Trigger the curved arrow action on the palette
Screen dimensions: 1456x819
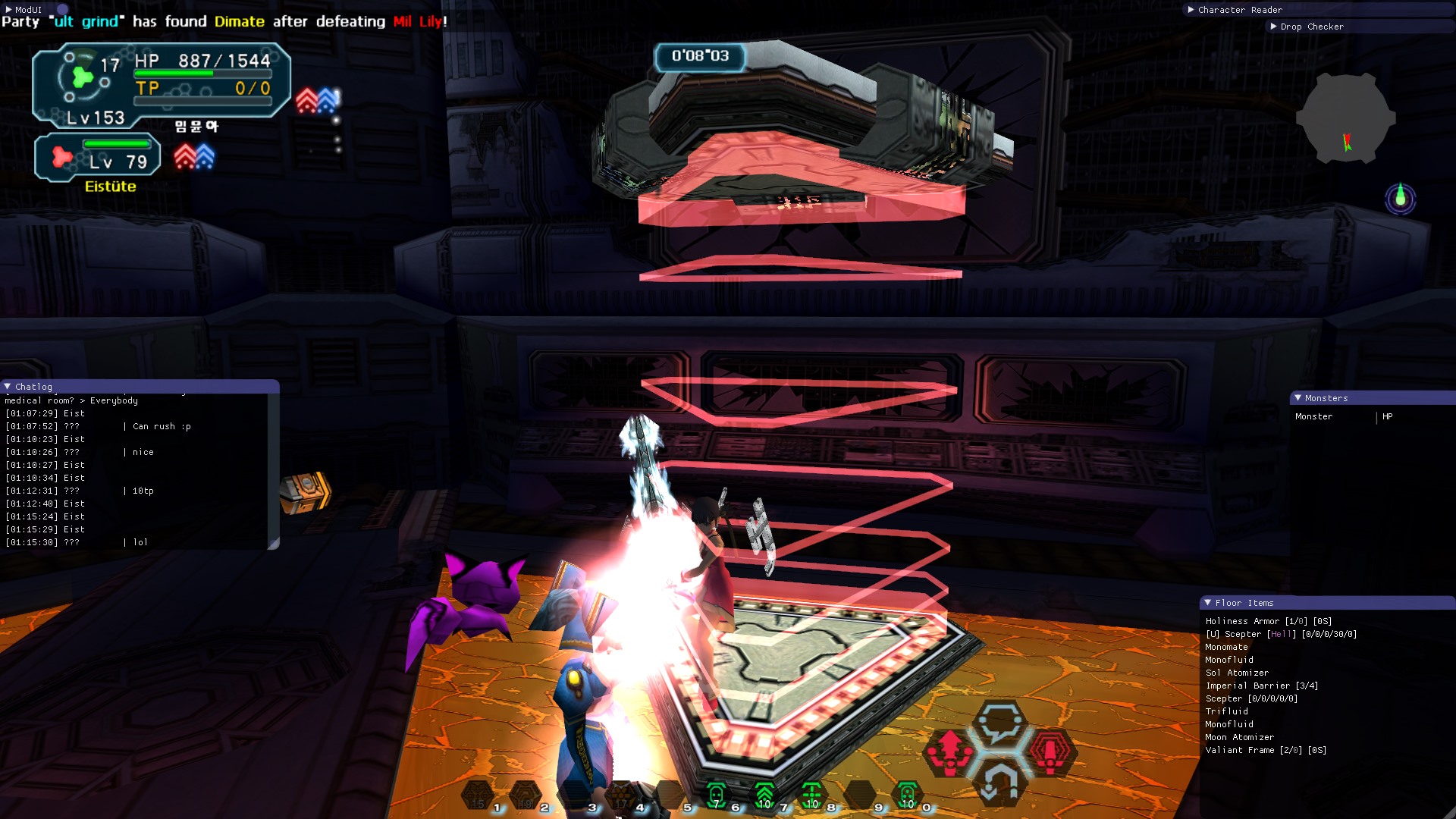click(1000, 782)
